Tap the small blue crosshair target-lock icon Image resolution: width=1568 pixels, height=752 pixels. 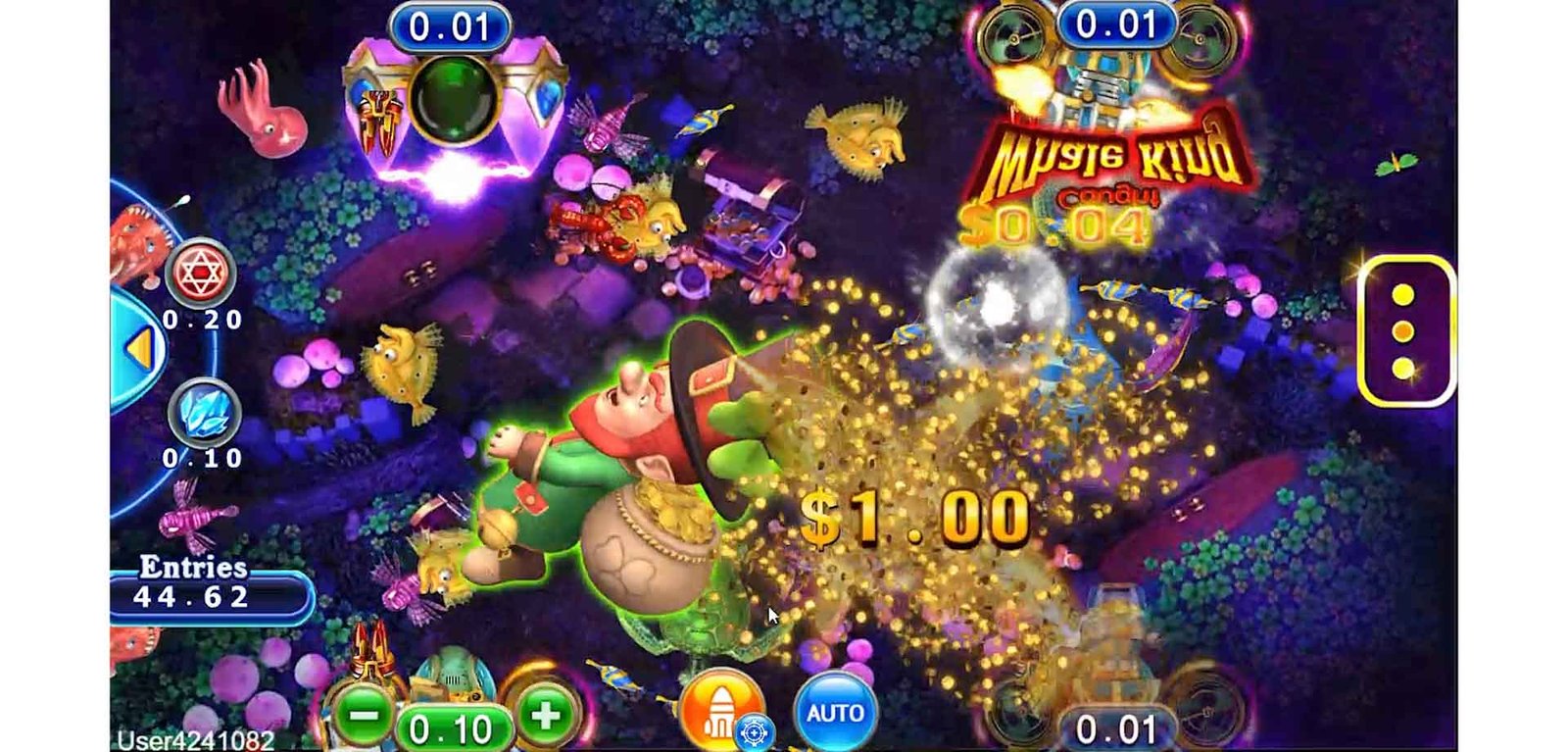[x=754, y=731]
